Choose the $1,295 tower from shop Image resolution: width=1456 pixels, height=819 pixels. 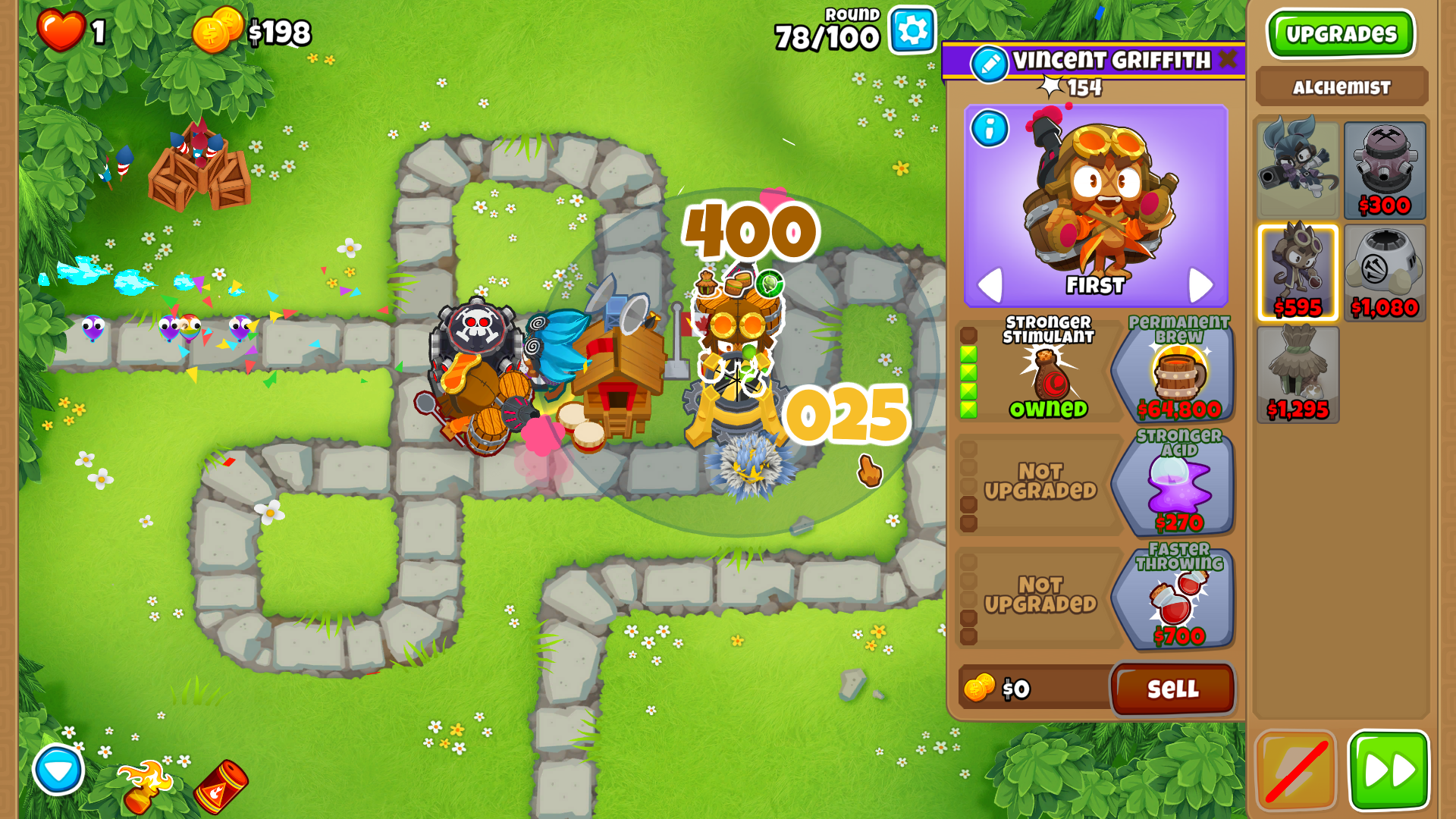tap(1298, 374)
